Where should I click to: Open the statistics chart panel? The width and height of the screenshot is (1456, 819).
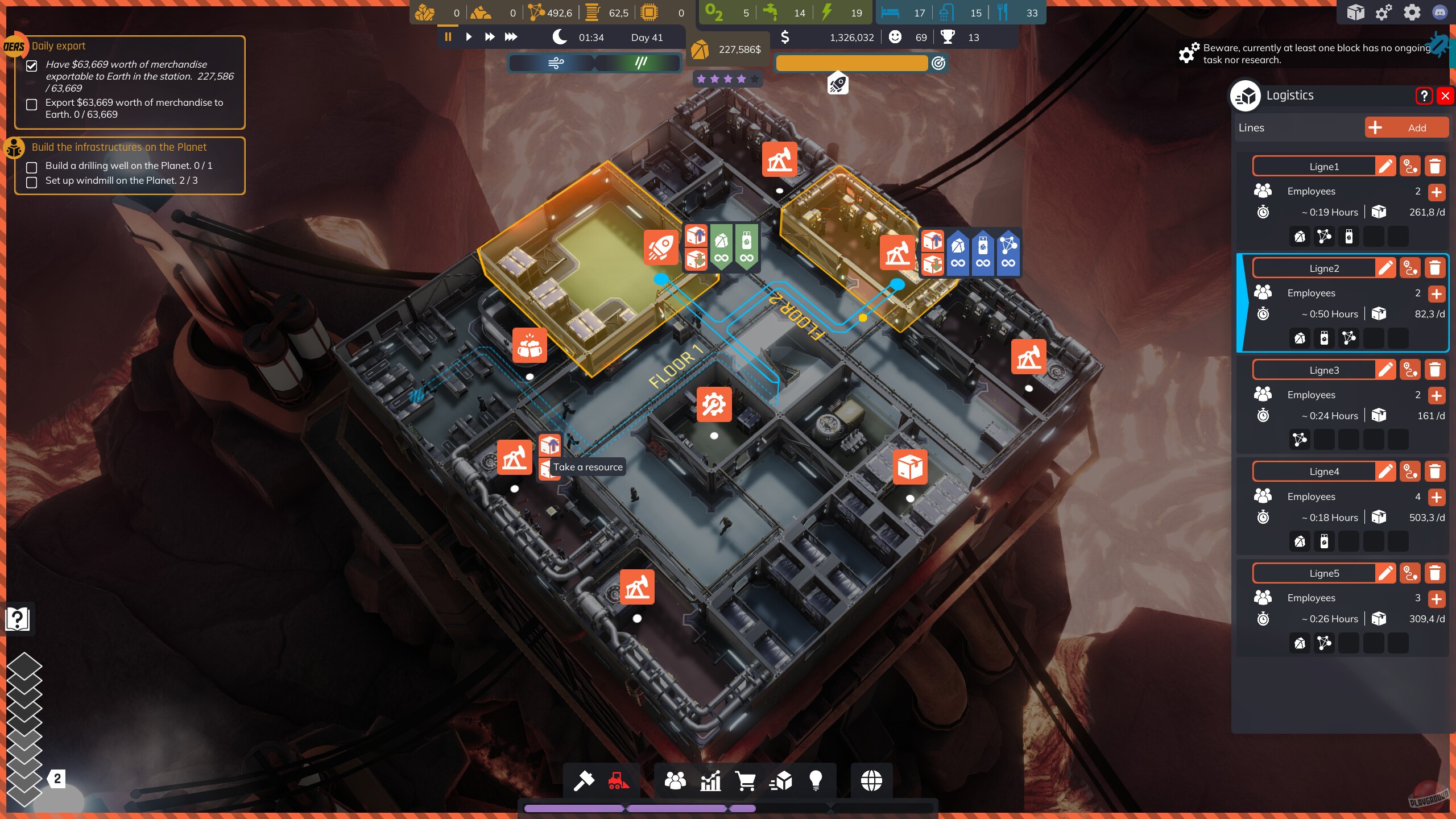coord(711,780)
